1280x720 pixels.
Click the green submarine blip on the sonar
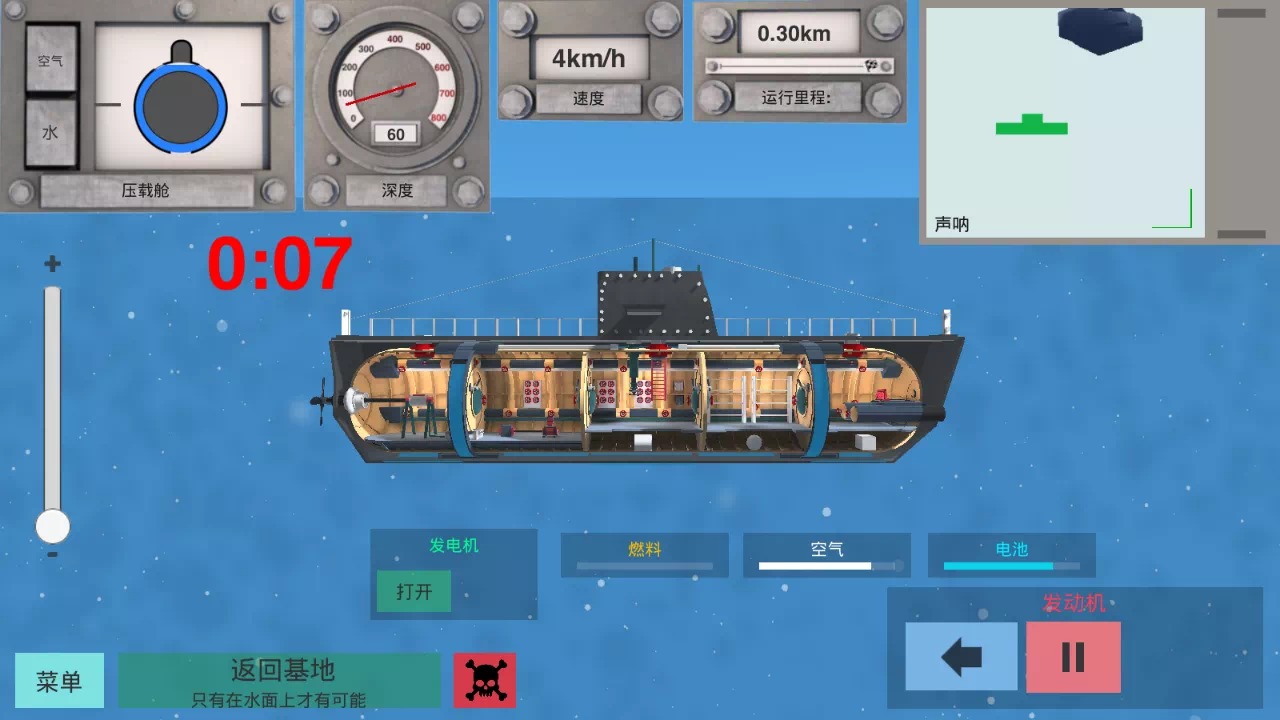click(1030, 127)
